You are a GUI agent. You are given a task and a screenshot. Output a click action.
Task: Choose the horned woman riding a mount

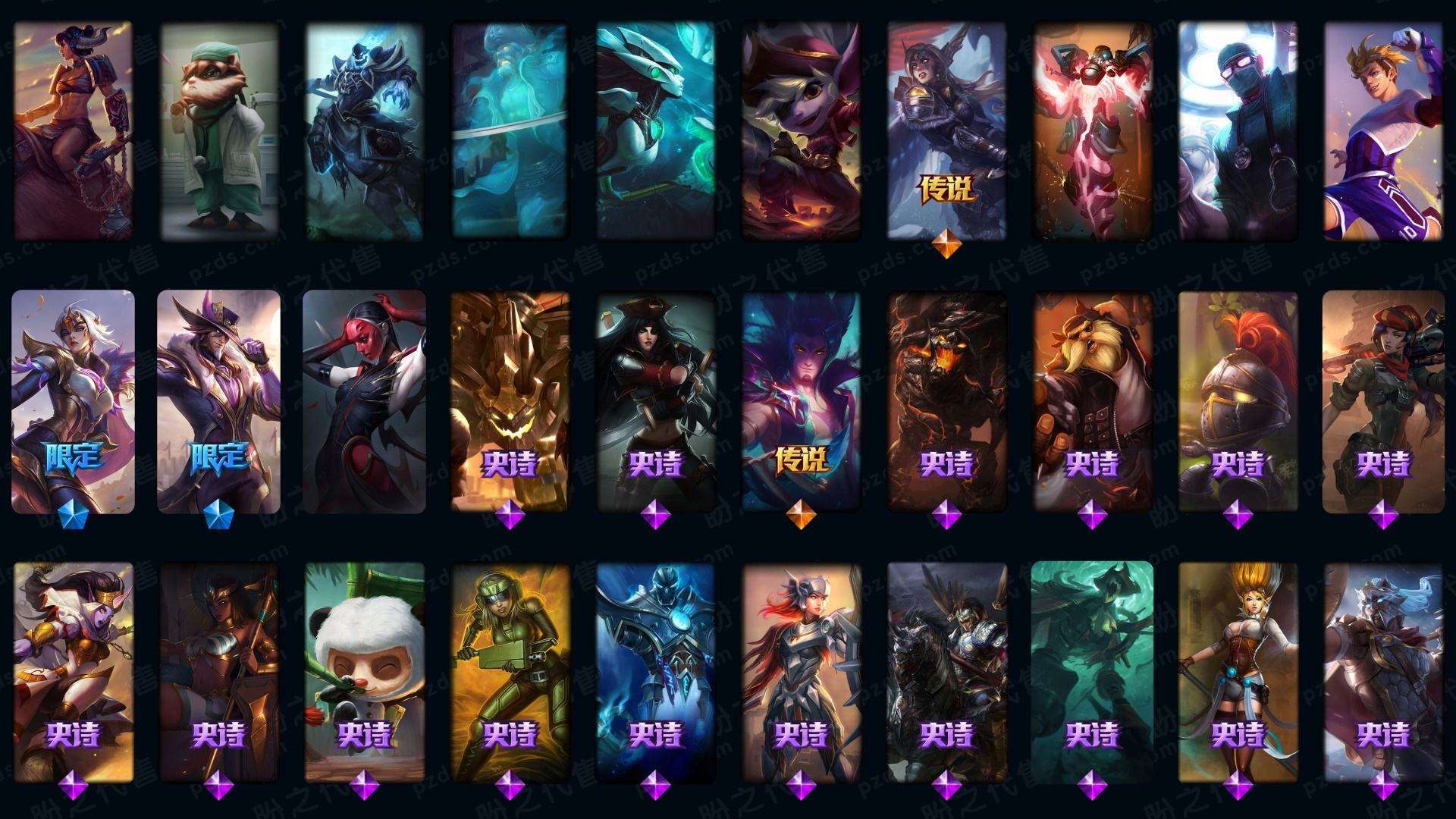[73, 130]
